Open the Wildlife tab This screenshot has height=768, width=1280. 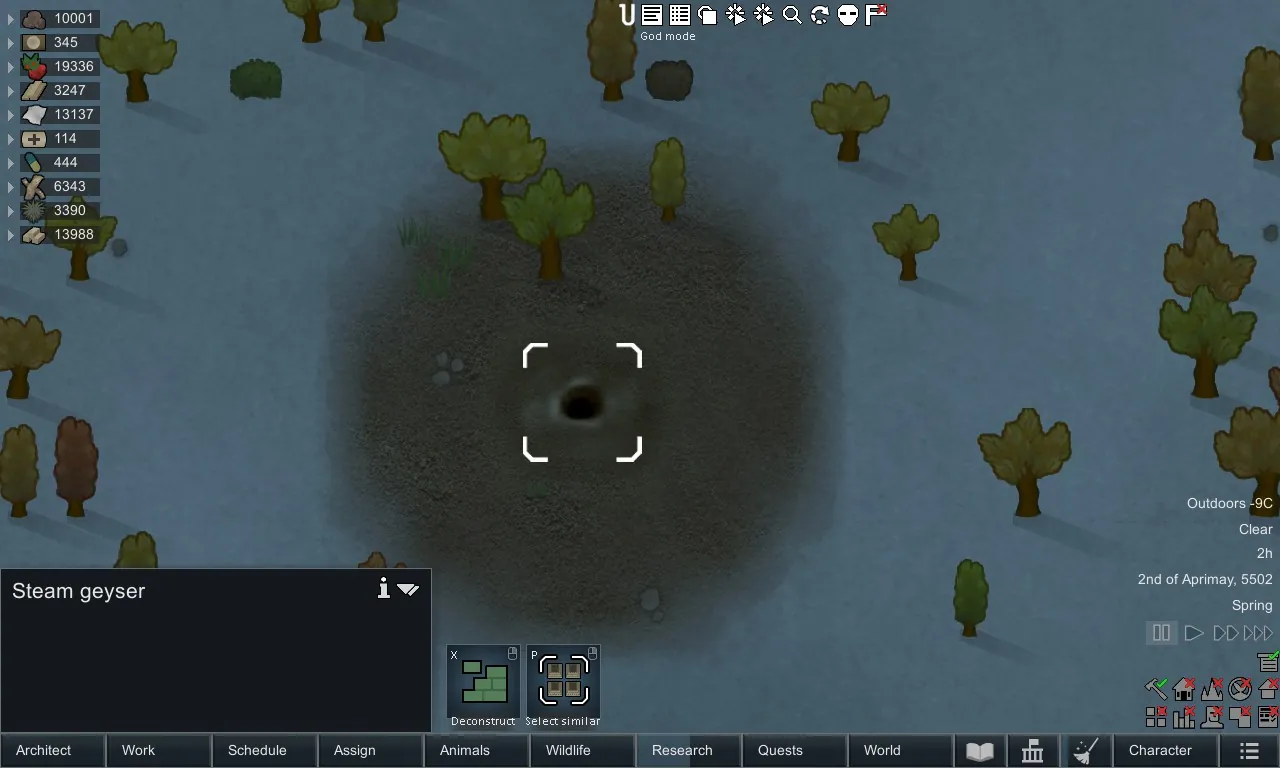(582, 750)
